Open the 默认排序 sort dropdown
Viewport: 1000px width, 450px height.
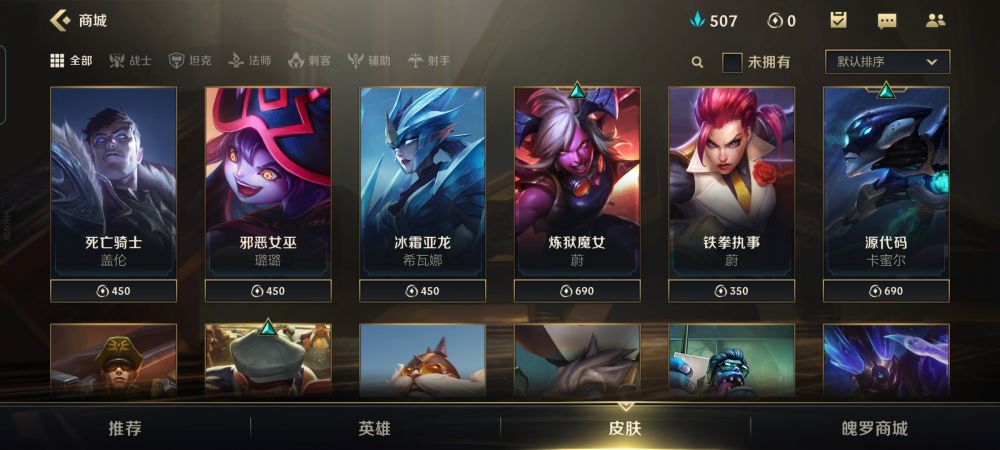click(887, 62)
